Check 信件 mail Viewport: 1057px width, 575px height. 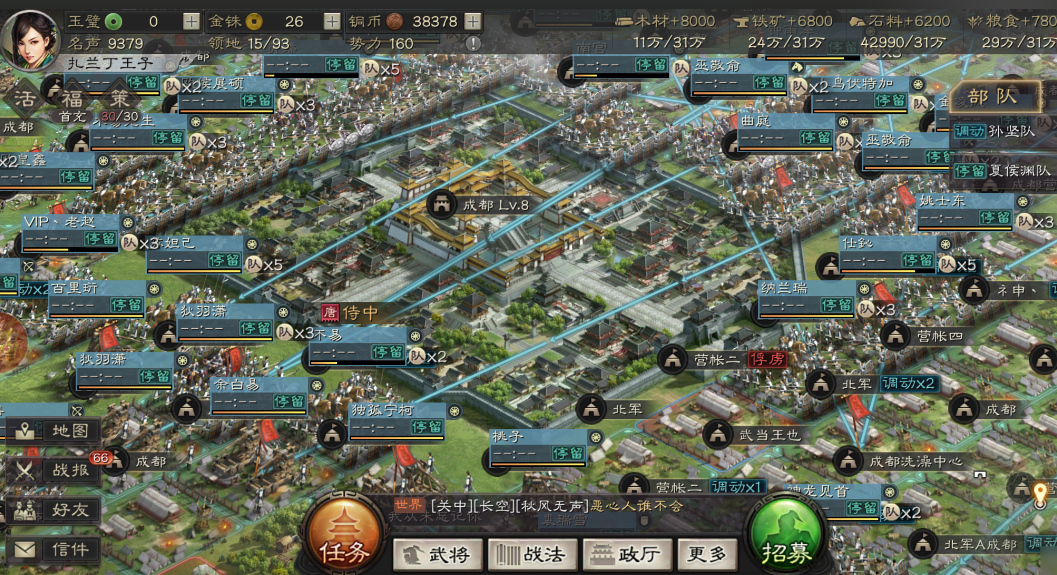(55, 549)
